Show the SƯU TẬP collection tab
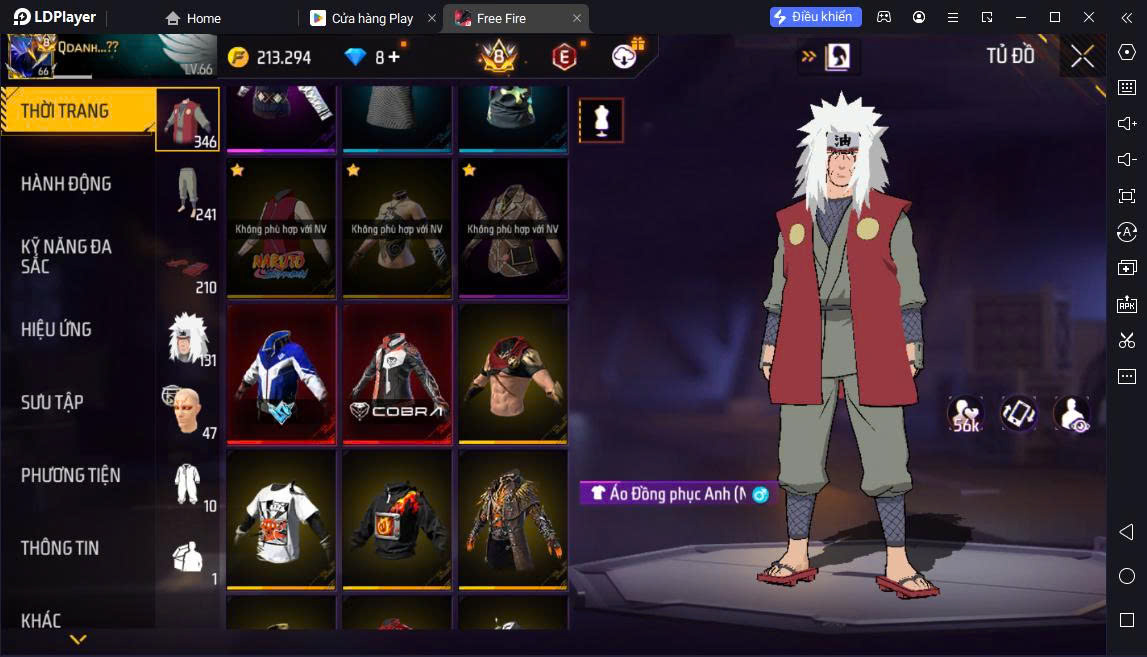The image size is (1147, 657). coord(52,402)
